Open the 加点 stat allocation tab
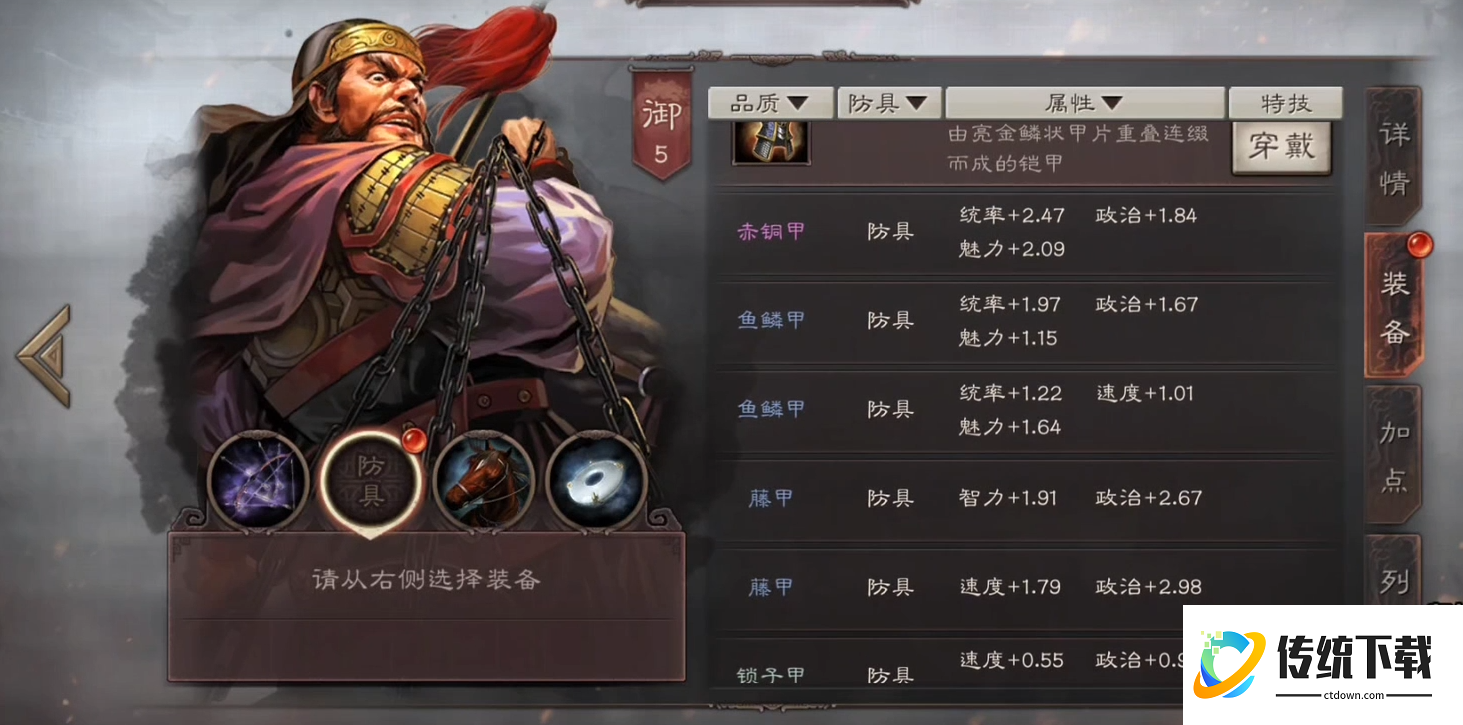This screenshot has height=725, width=1463. pos(1394,455)
